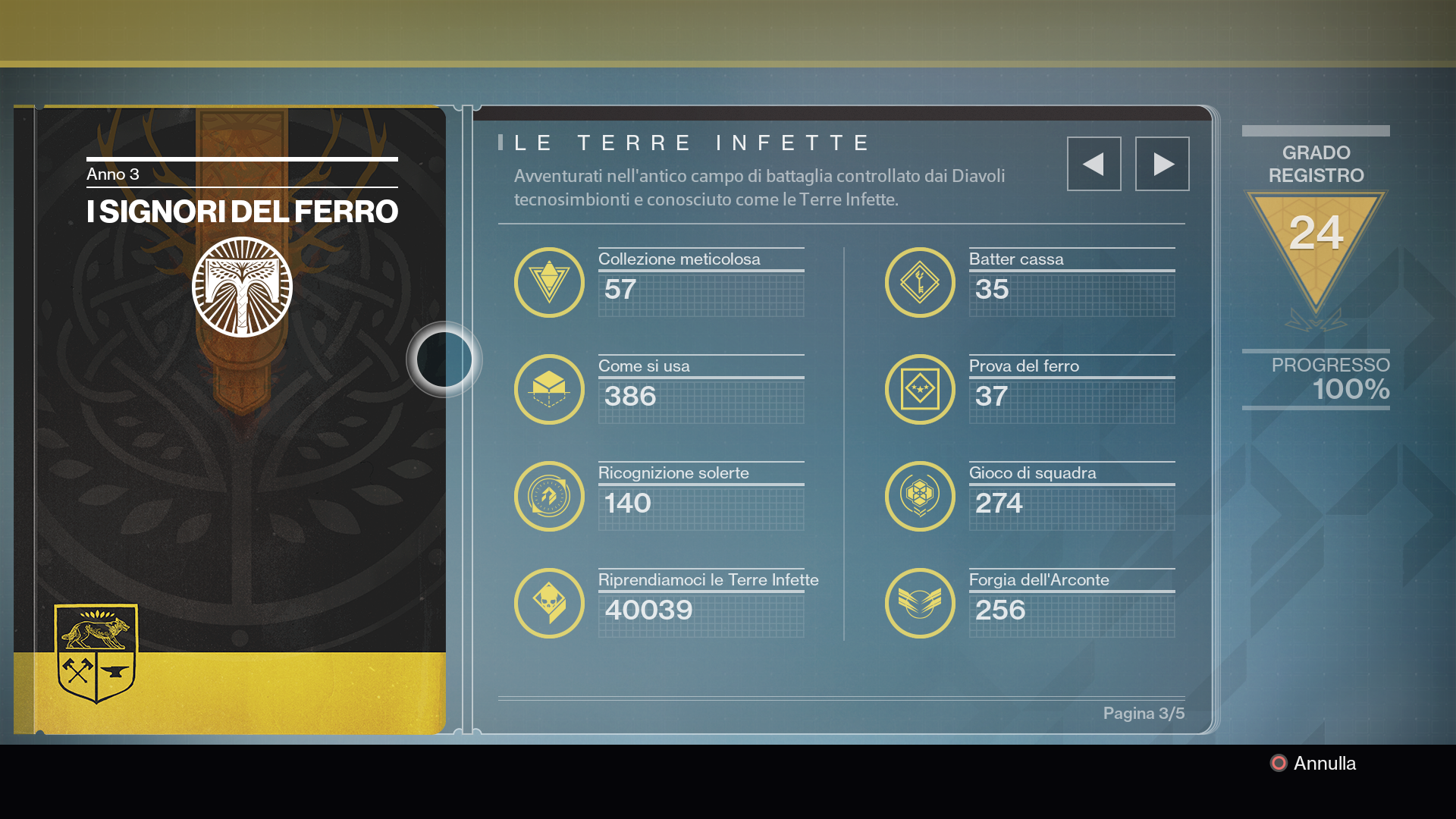
Task: Select the Grado Registro 24 rank badge
Action: point(1316,243)
